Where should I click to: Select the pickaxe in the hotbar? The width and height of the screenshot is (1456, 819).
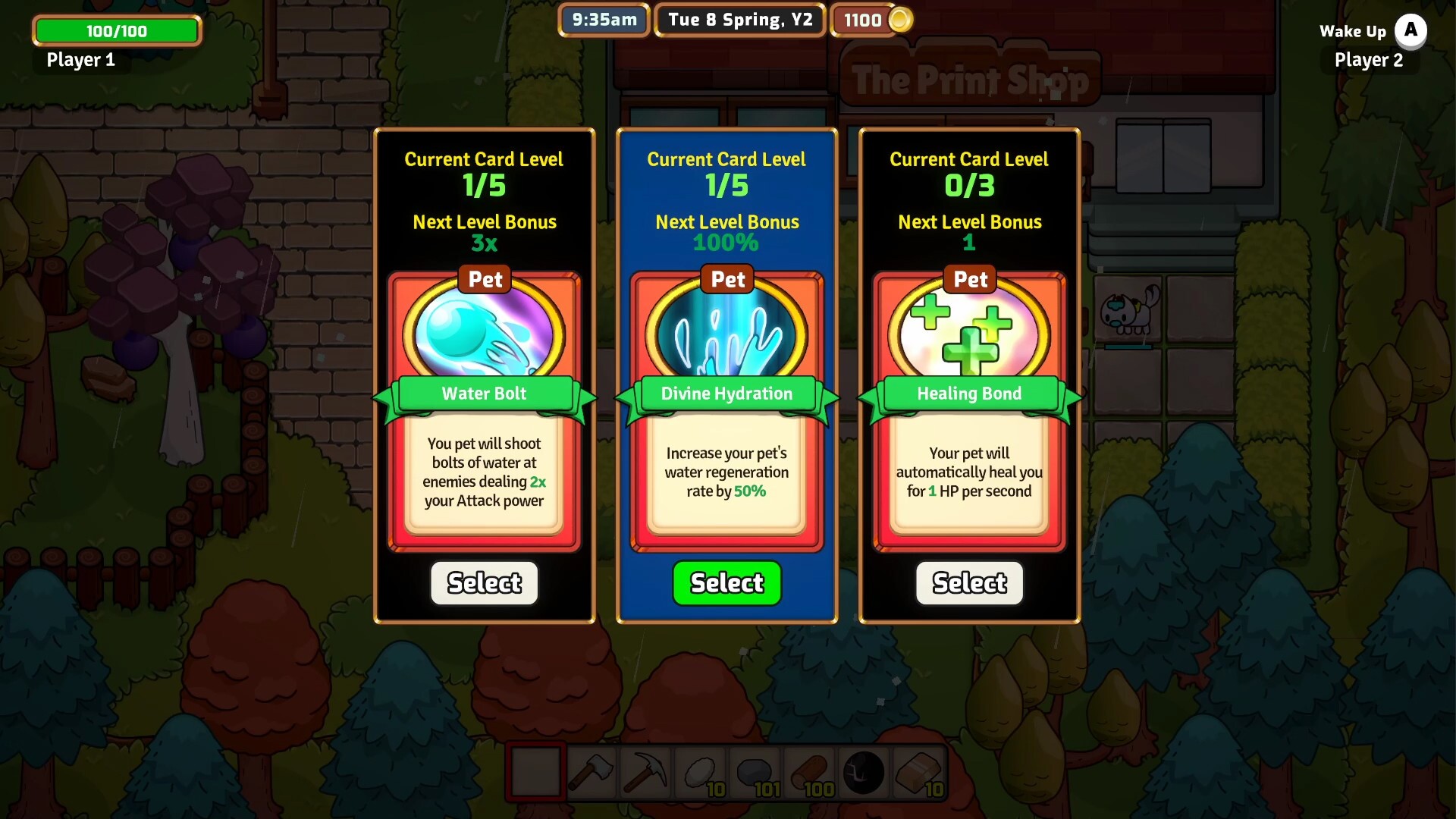(x=647, y=772)
